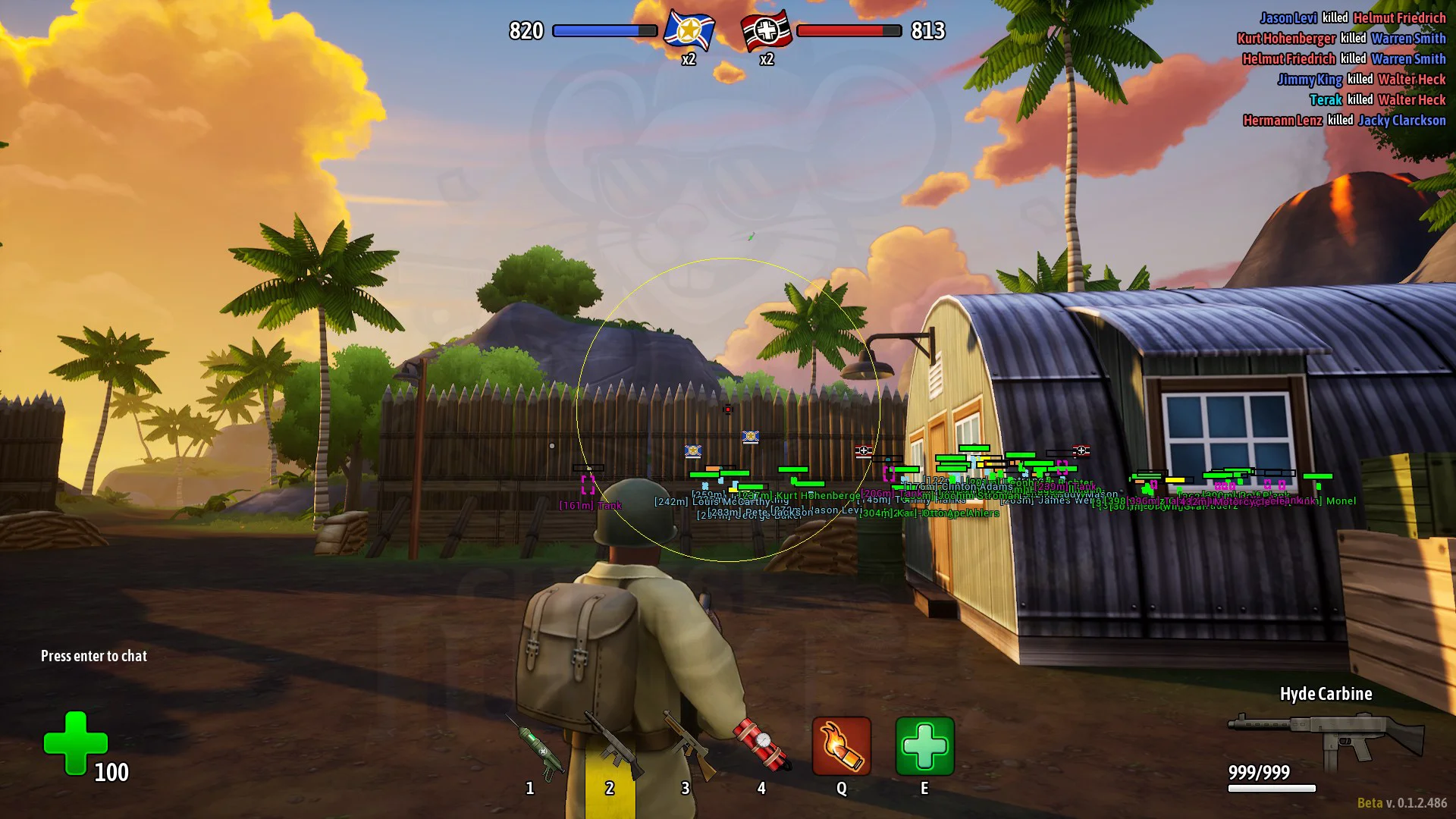Use the green cross heal ability
The height and width of the screenshot is (819, 1456).
click(924, 746)
